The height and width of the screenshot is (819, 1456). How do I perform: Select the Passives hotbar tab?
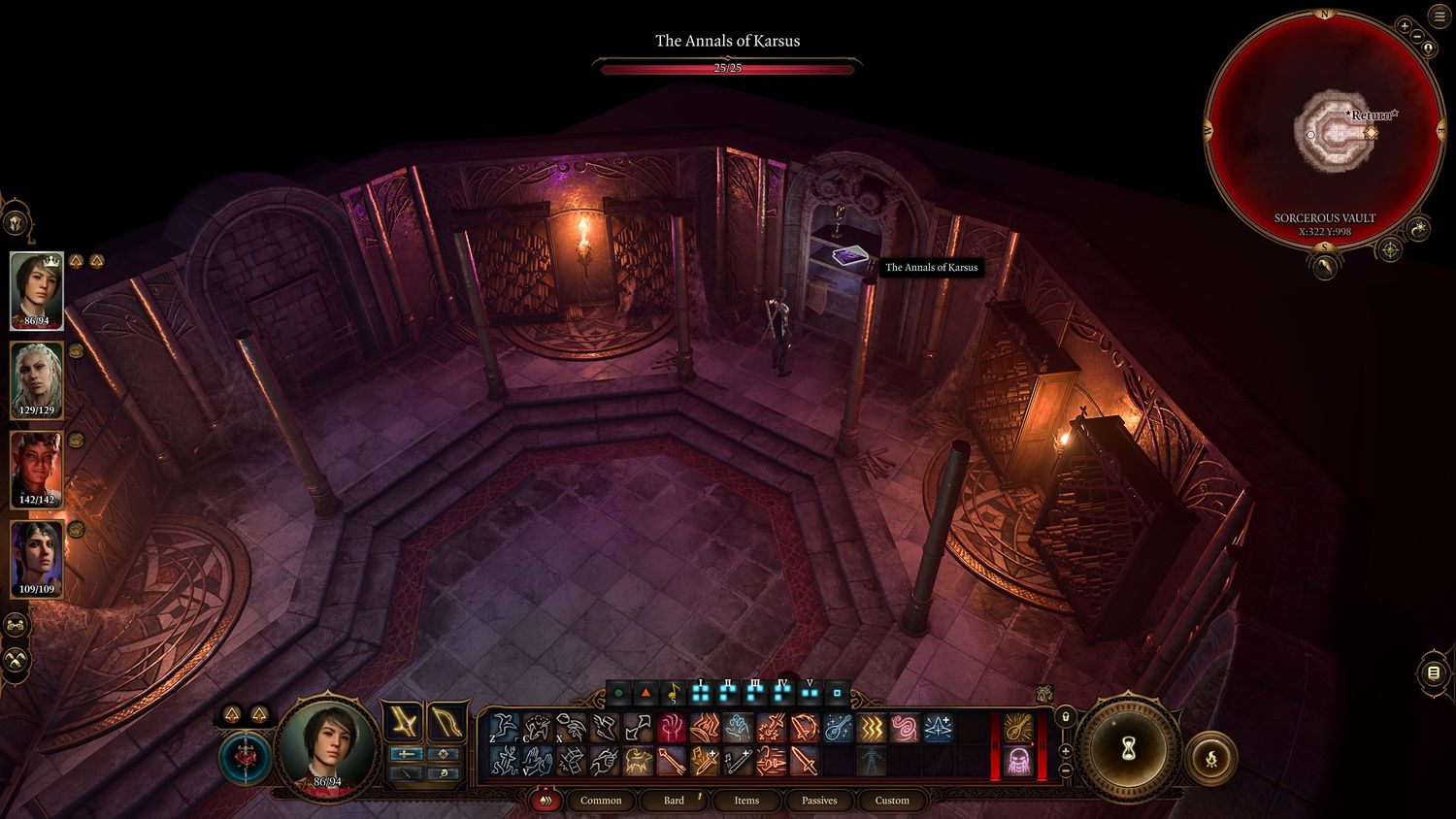click(819, 801)
